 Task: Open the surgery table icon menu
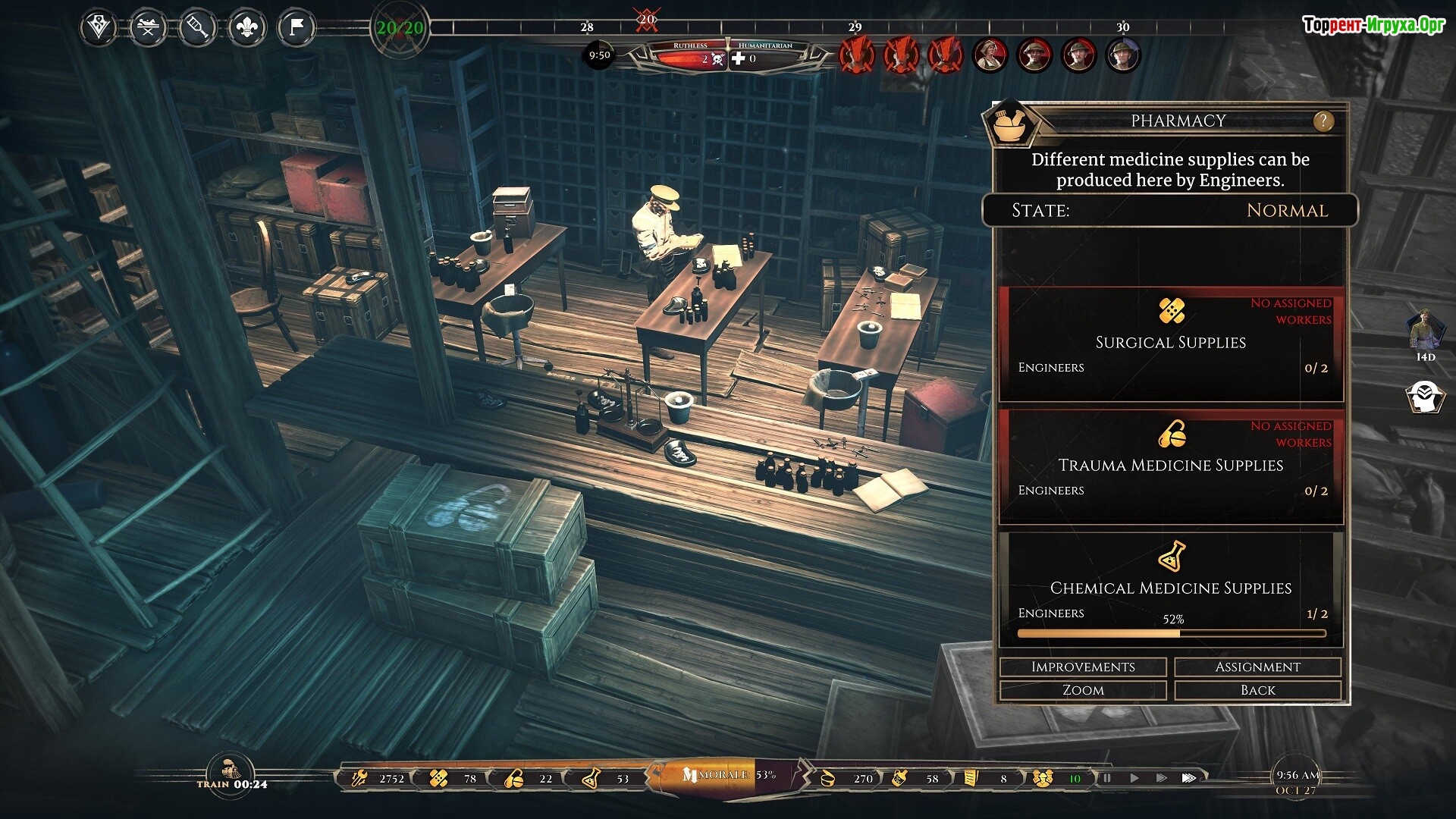148,29
